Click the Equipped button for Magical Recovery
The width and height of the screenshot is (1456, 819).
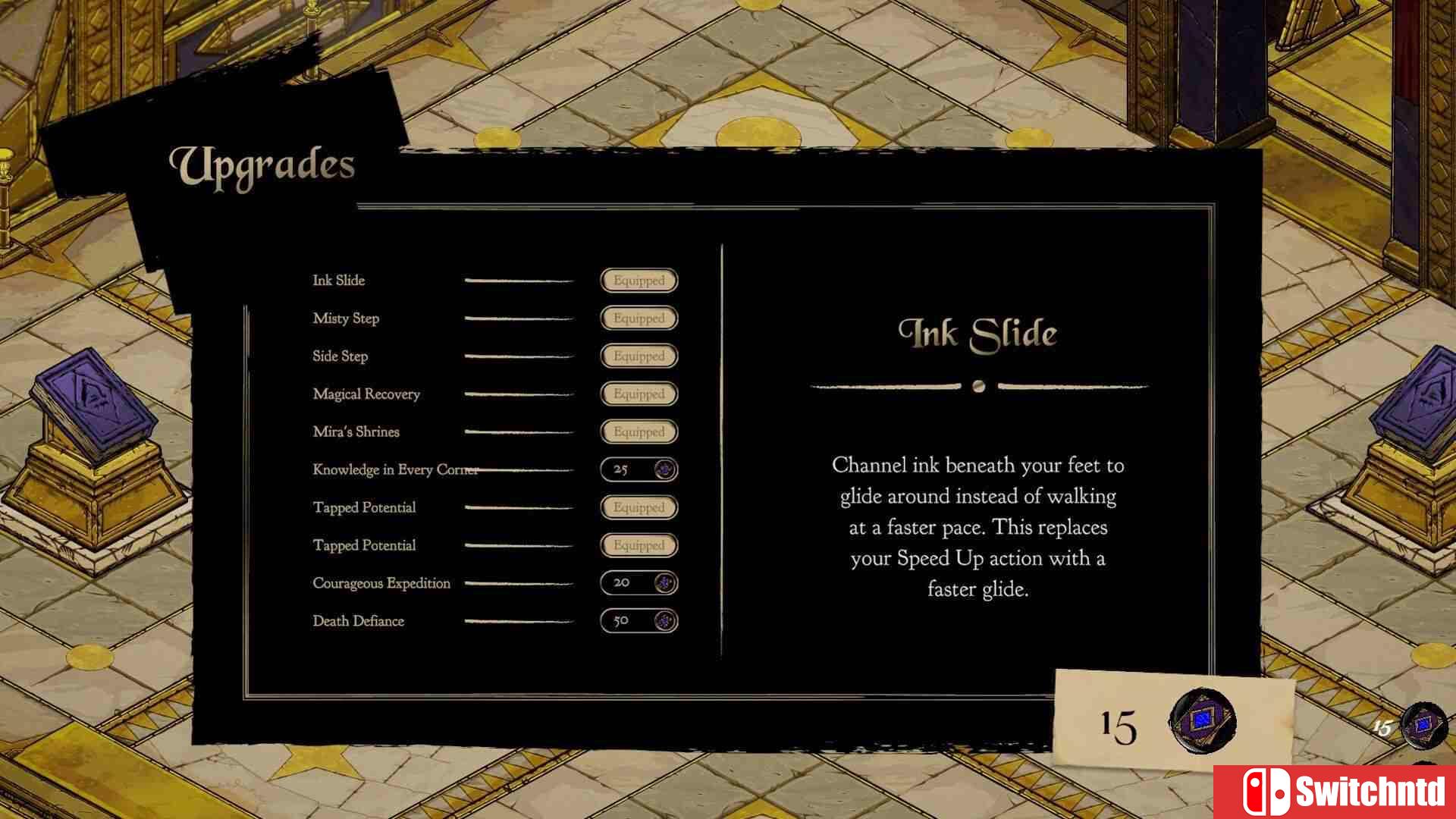click(x=638, y=394)
